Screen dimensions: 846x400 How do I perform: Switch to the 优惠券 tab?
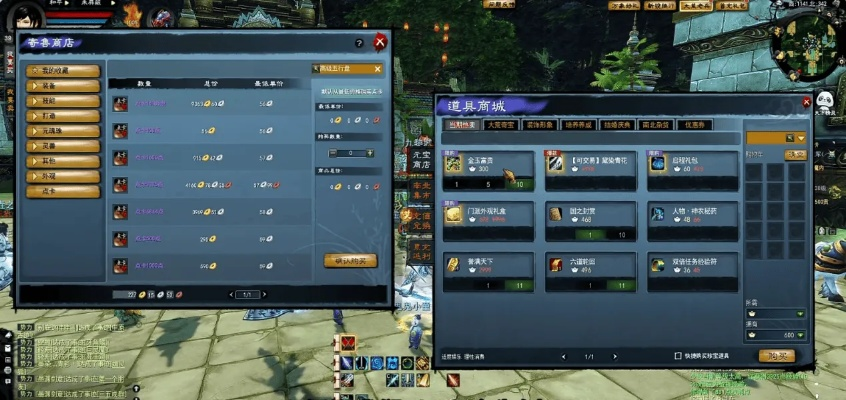click(x=692, y=125)
